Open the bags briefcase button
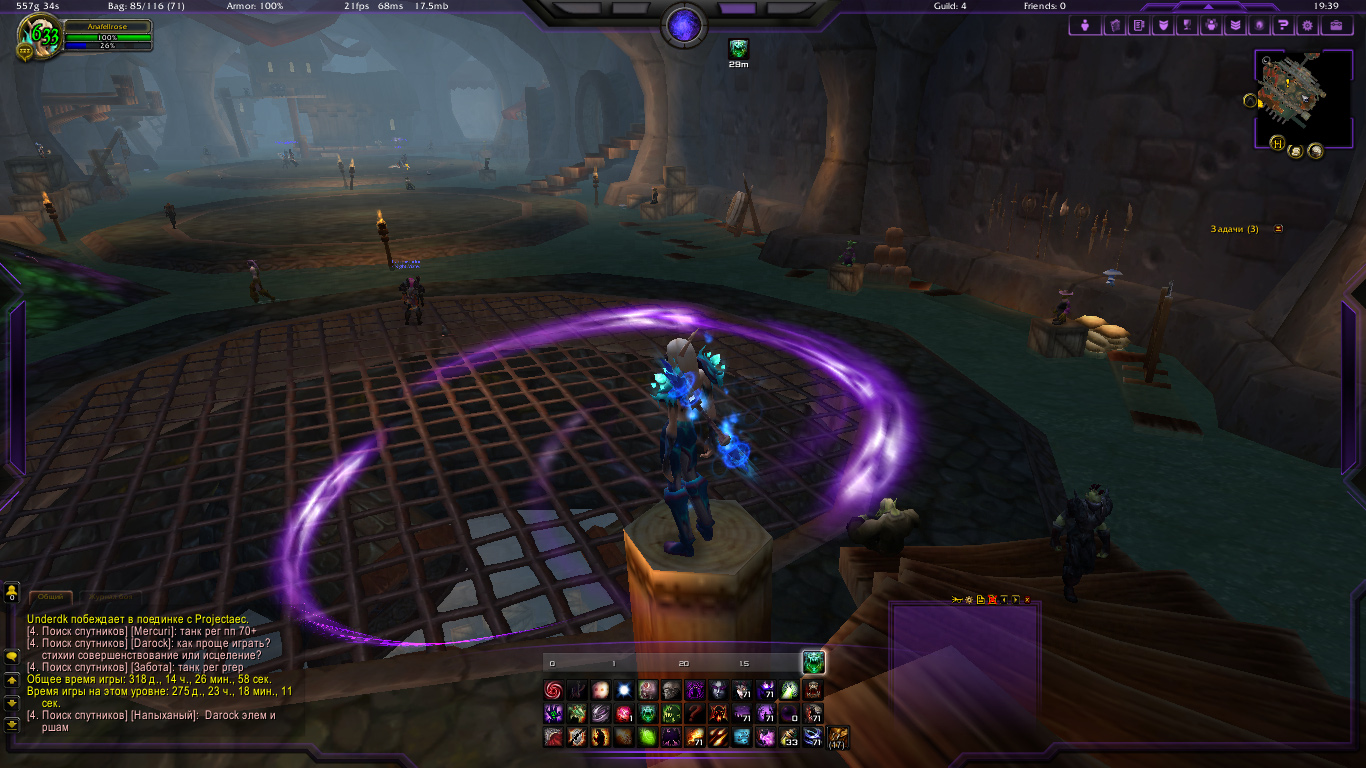The width and height of the screenshot is (1366, 768). pyautogui.click(x=1336, y=25)
